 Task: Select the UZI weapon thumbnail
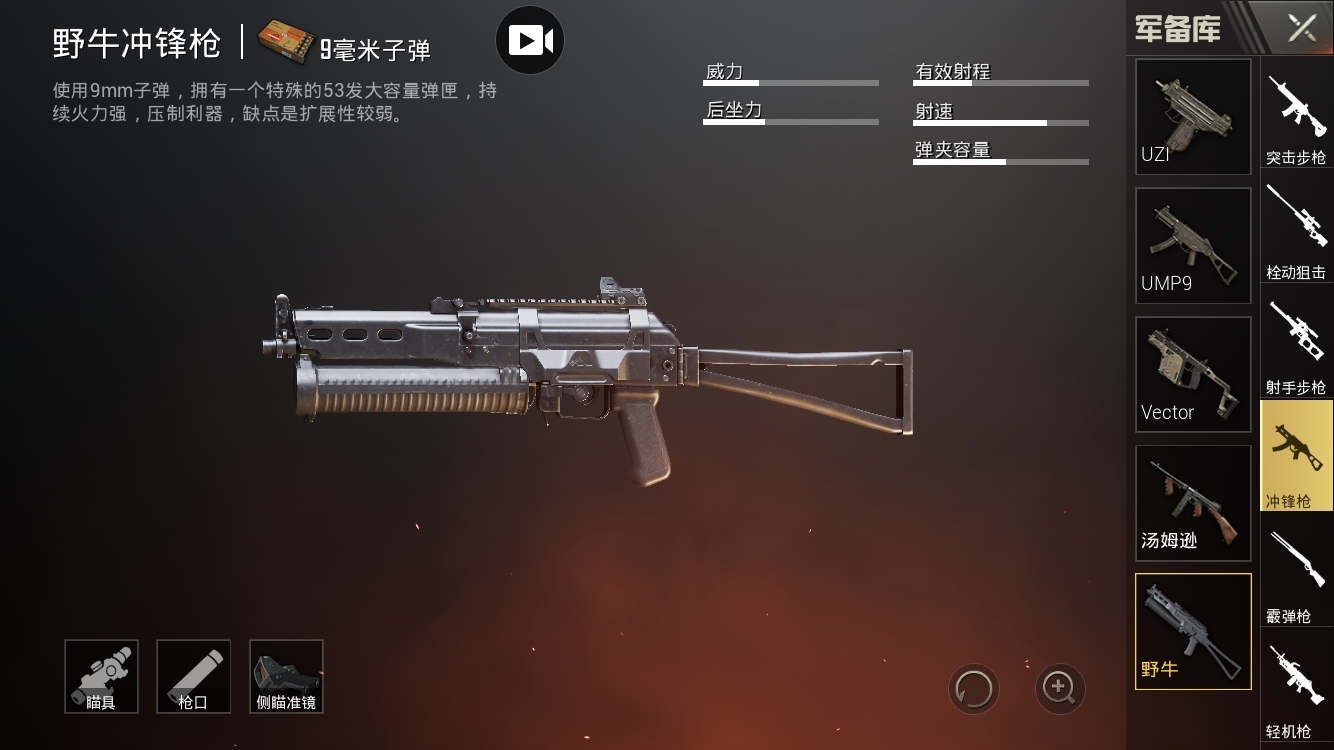[x=1193, y=116]
